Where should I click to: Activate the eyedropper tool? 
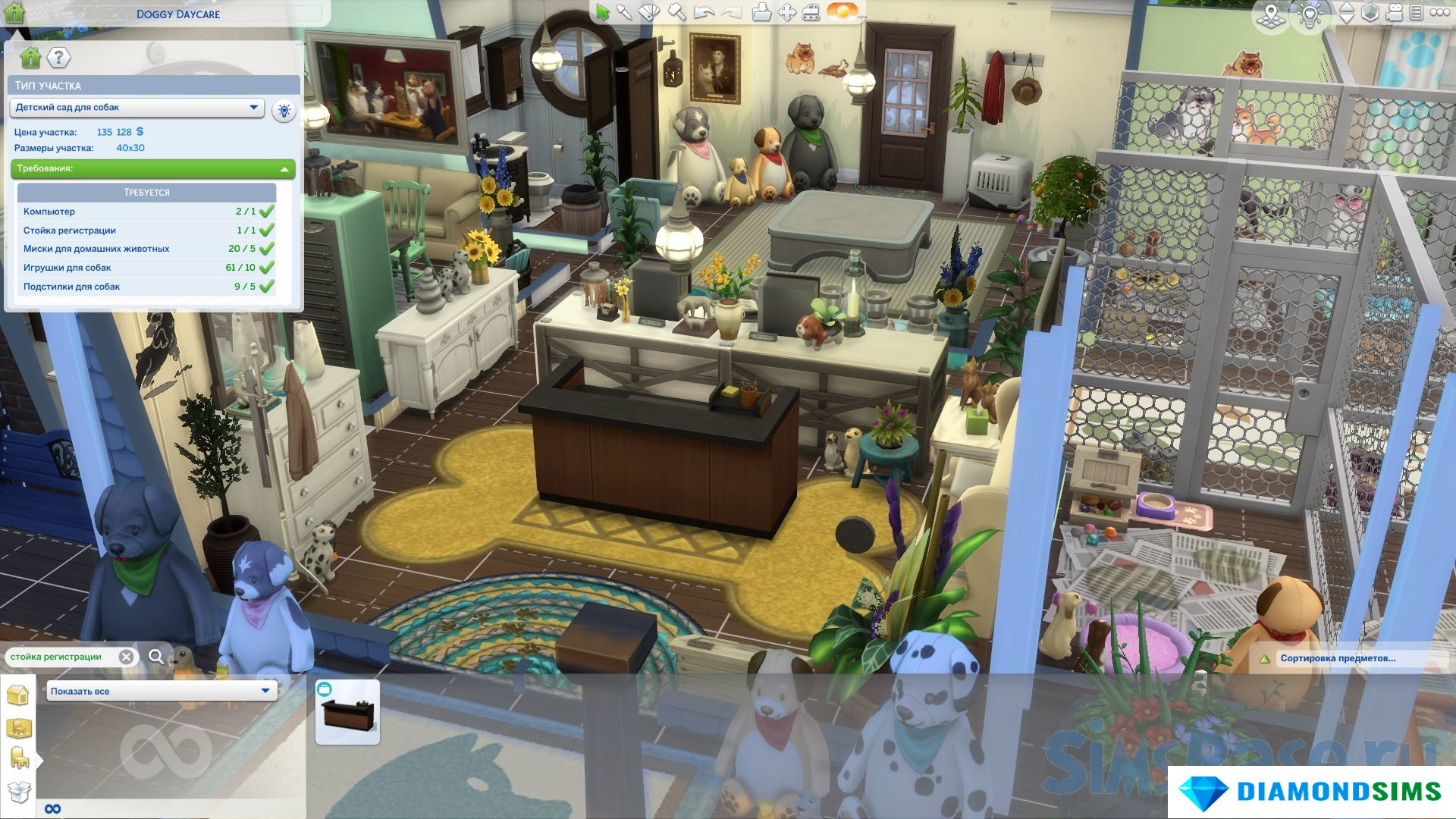[x=624, y=12]
